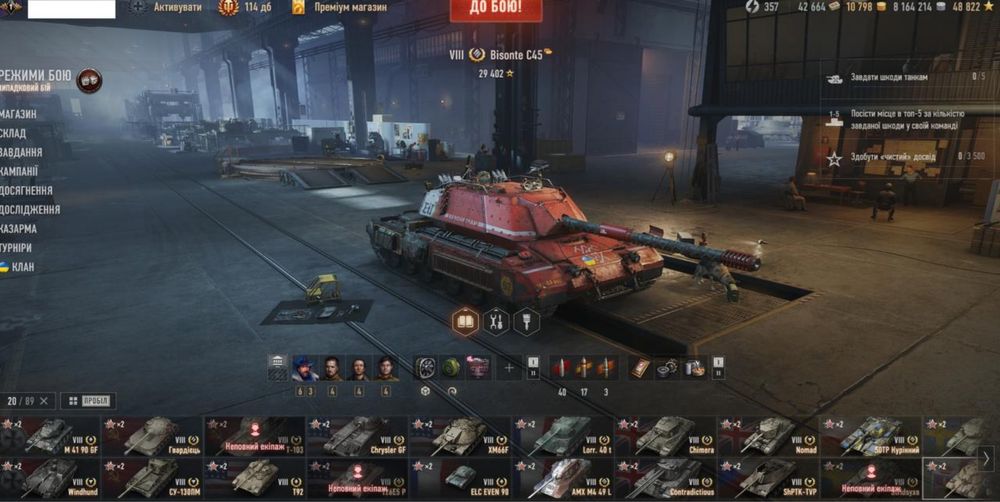Go to the Склад section
Viewport: 1000px width, 502px height.
pos(14,133)
